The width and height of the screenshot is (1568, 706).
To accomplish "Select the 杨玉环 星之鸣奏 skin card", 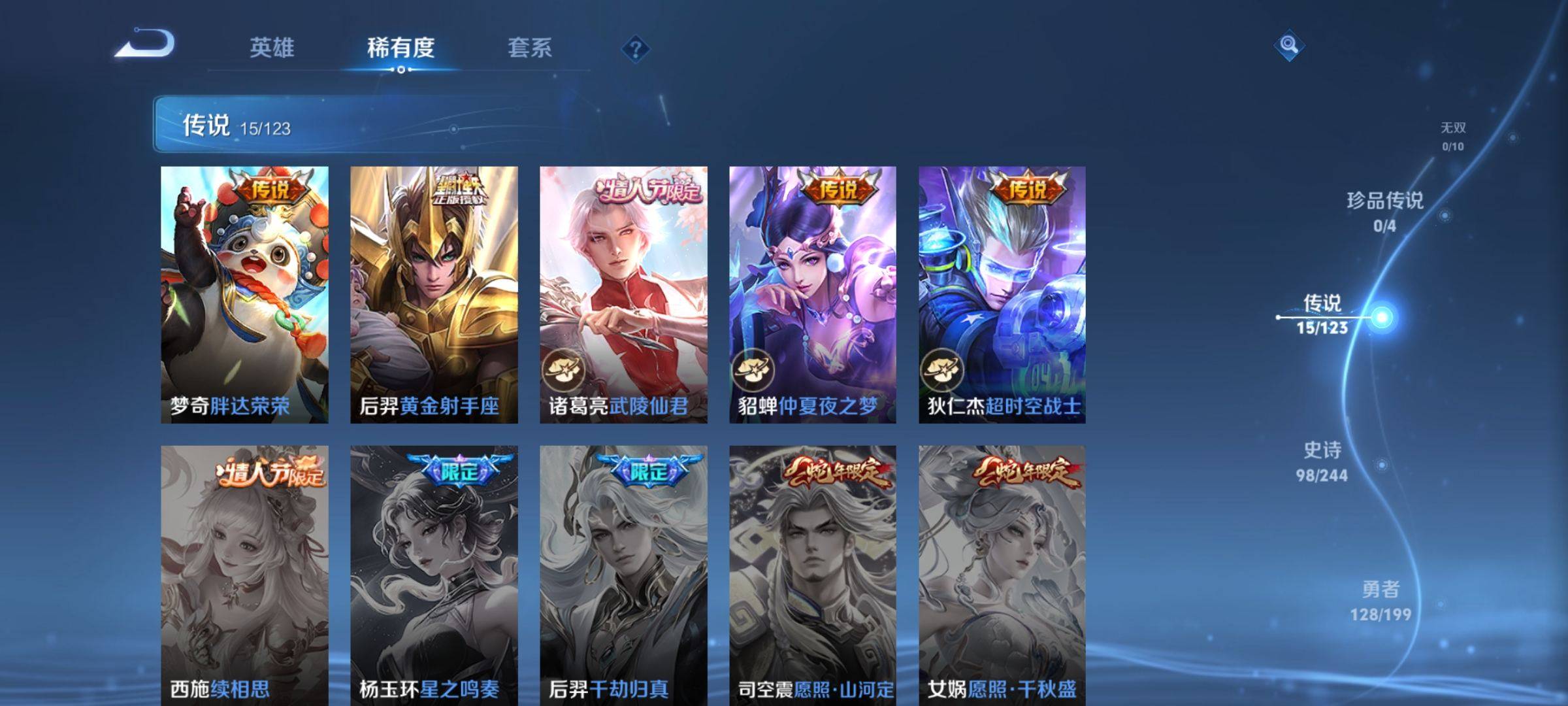I will pyautogui.click(x=434, y=575).
